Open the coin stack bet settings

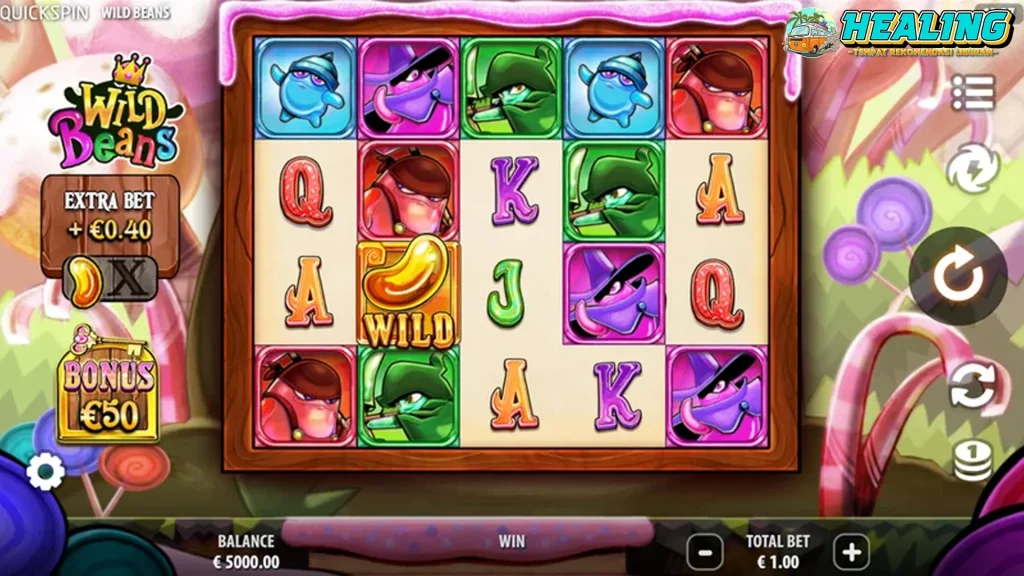[x=972, y=461]
